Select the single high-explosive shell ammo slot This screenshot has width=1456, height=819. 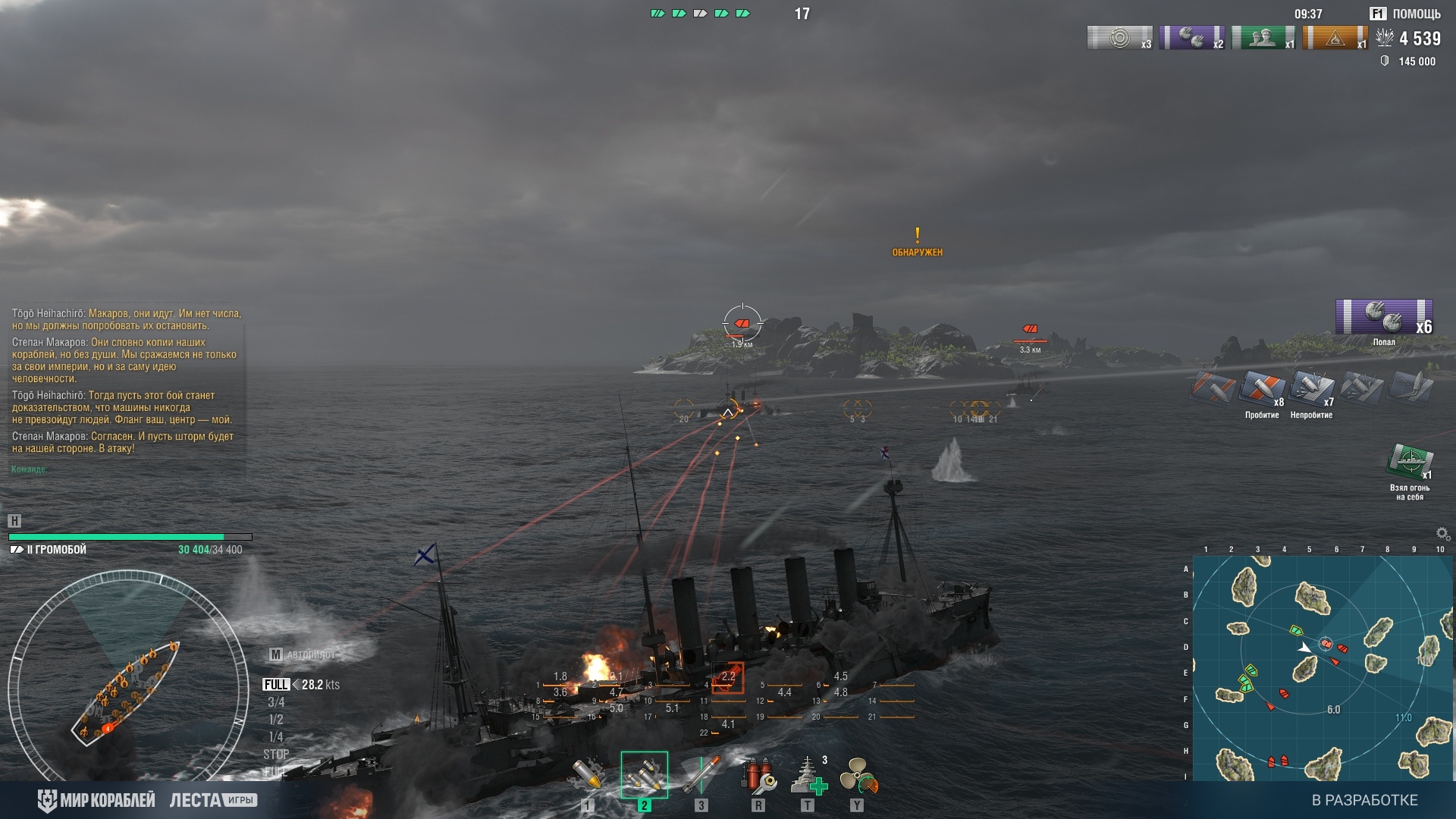(x=588, y=775)
